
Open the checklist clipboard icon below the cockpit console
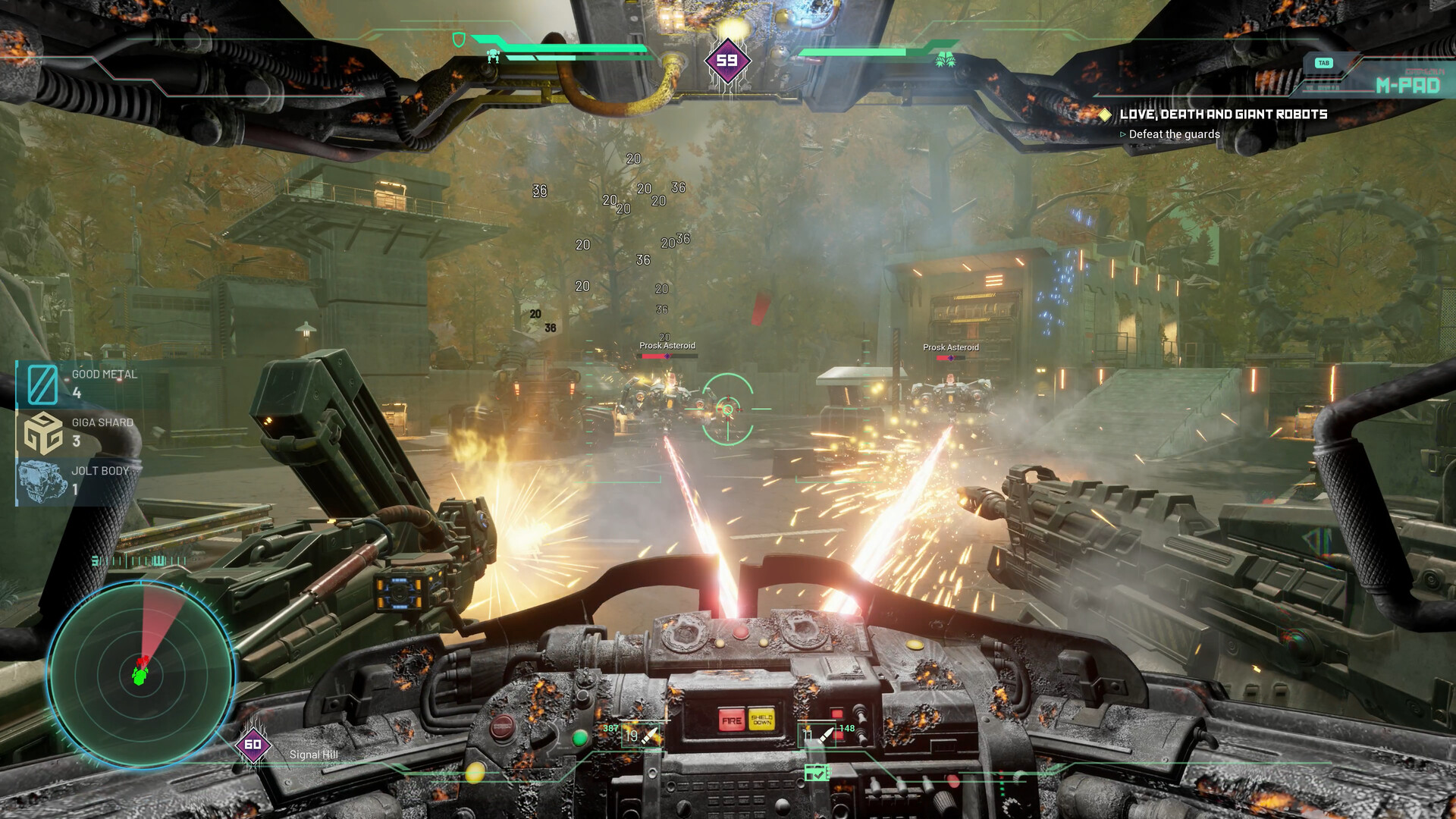point(818,773)
